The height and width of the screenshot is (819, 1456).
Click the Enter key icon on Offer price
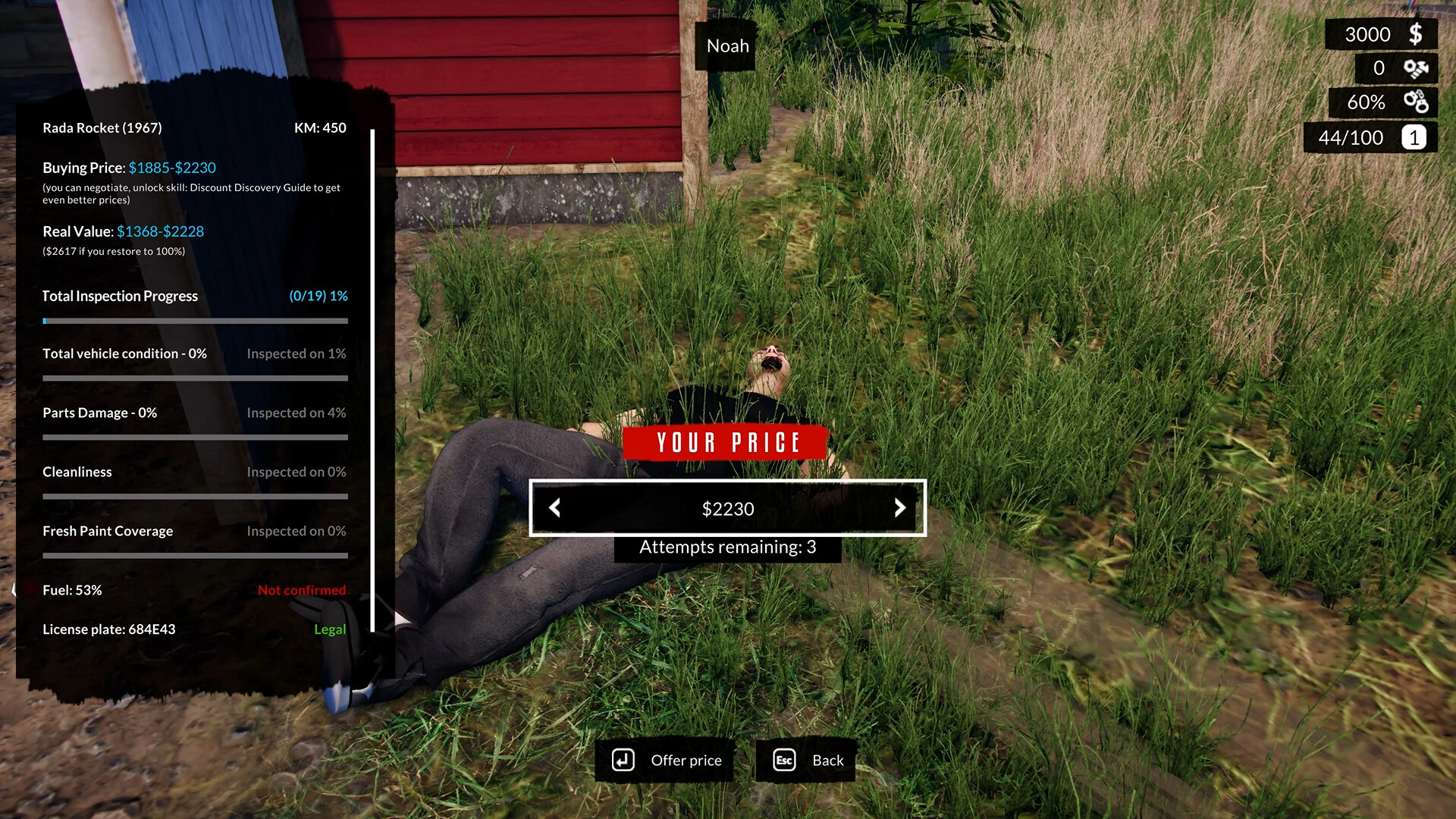(623, 760)
